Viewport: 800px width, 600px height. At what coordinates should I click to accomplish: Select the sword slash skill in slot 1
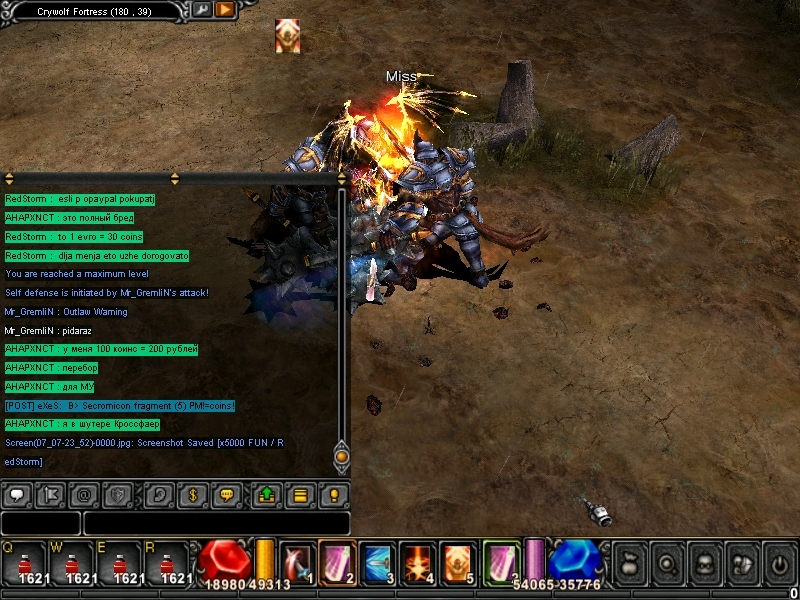point(297,562)
